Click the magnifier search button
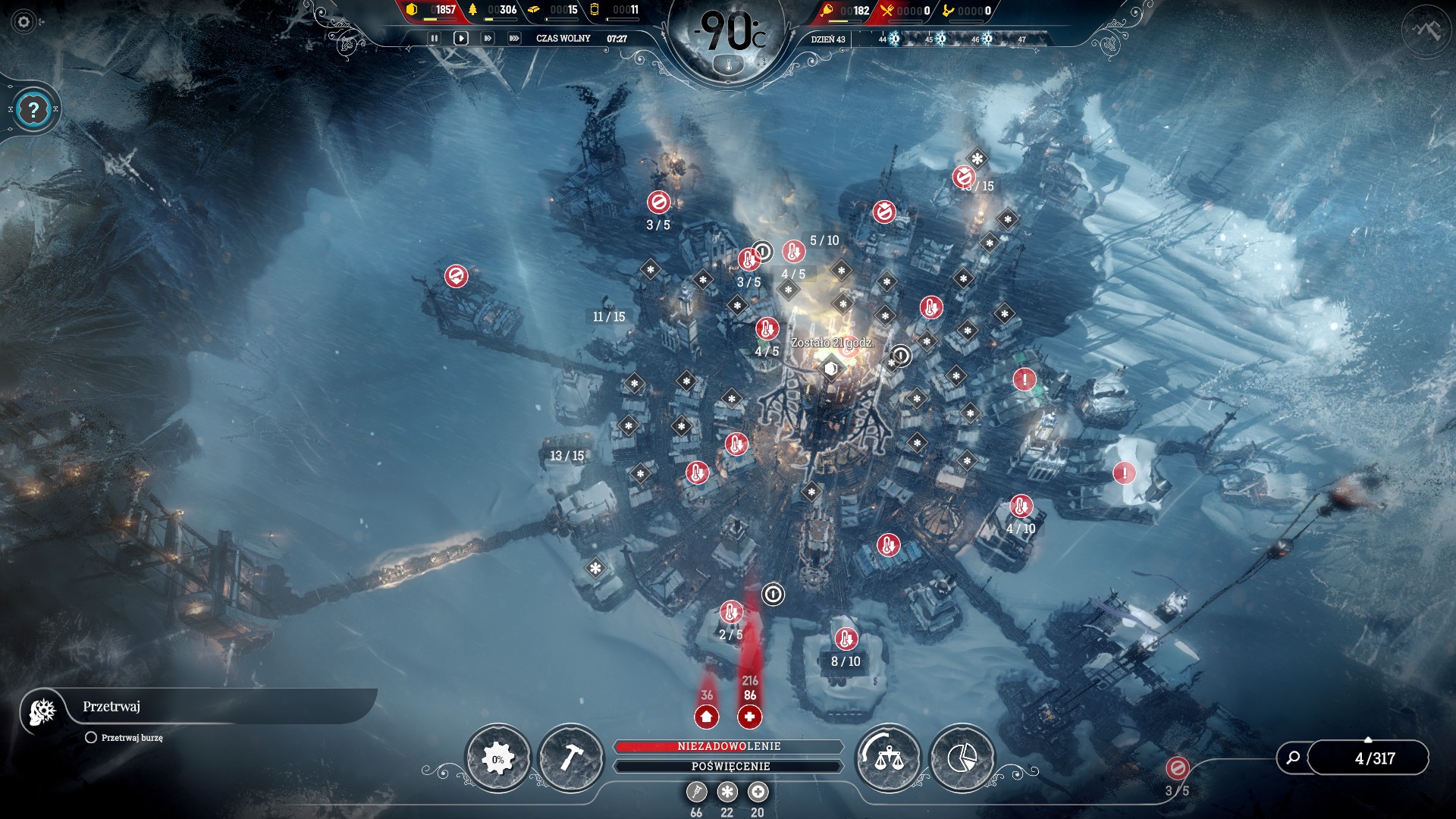Viewport: 1456px width, 819px height. pos(1293,758)
